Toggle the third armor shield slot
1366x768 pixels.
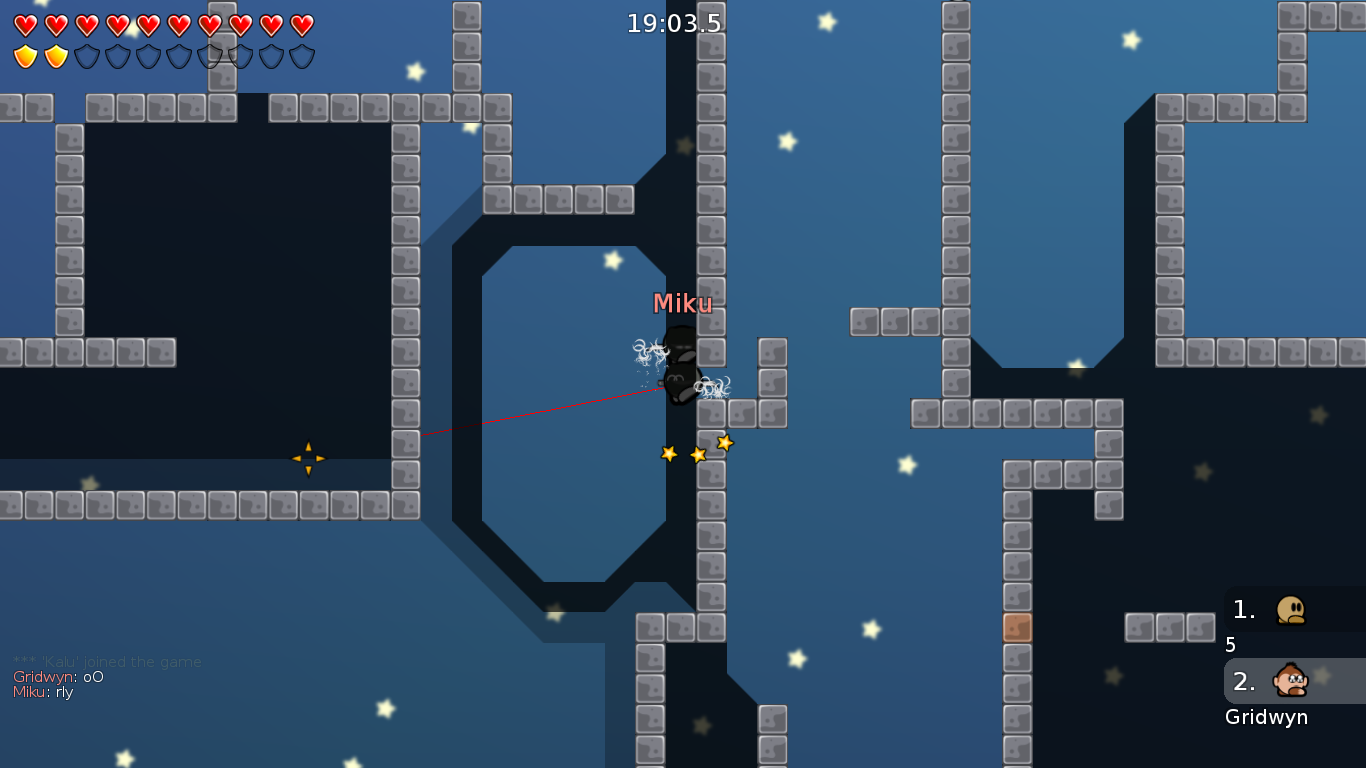coord(88,56)
